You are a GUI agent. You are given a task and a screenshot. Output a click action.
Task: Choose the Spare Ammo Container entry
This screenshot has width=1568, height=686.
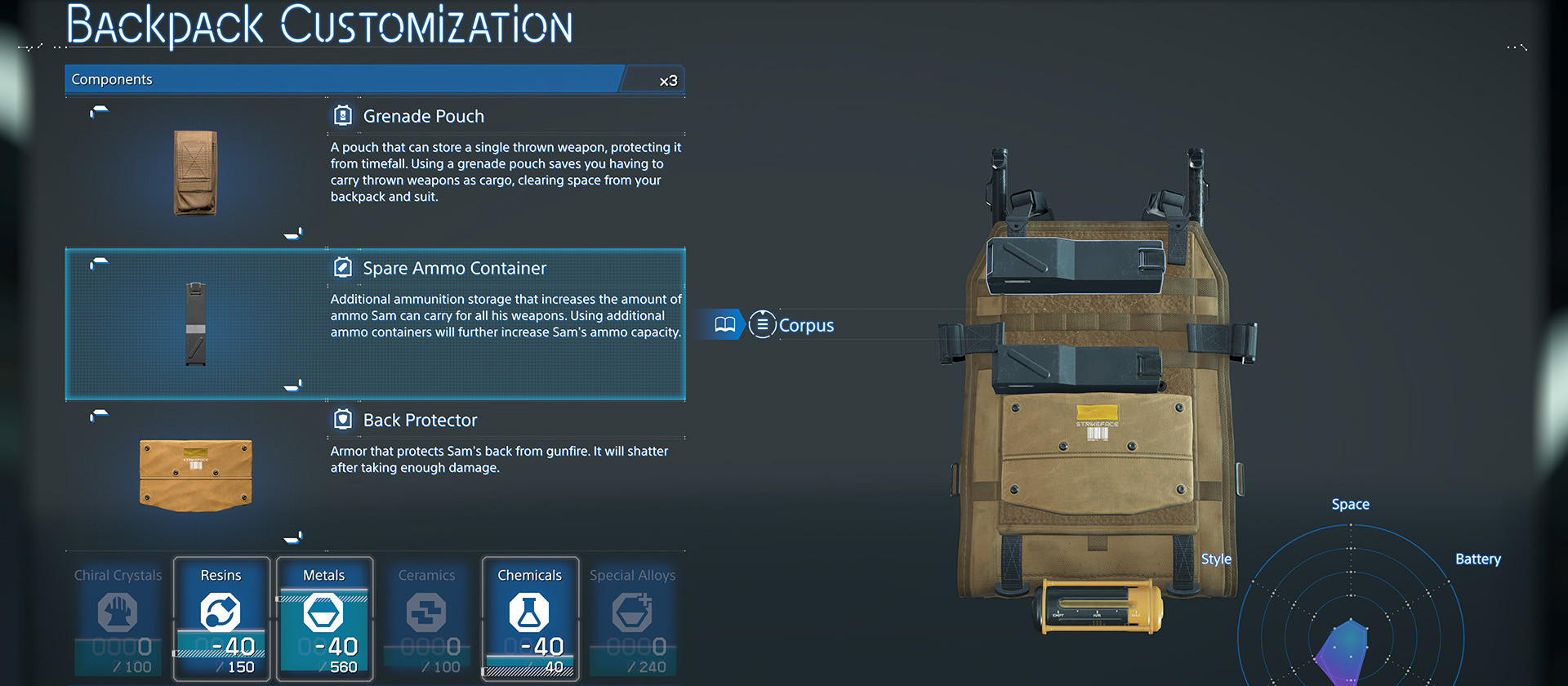pos(454,269)
